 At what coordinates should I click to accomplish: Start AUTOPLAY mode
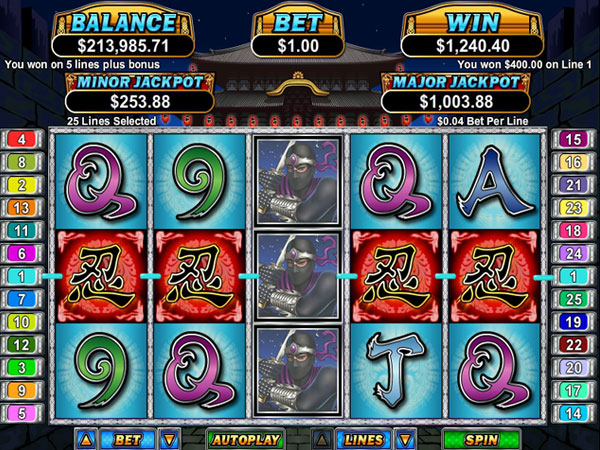(245, 438)
